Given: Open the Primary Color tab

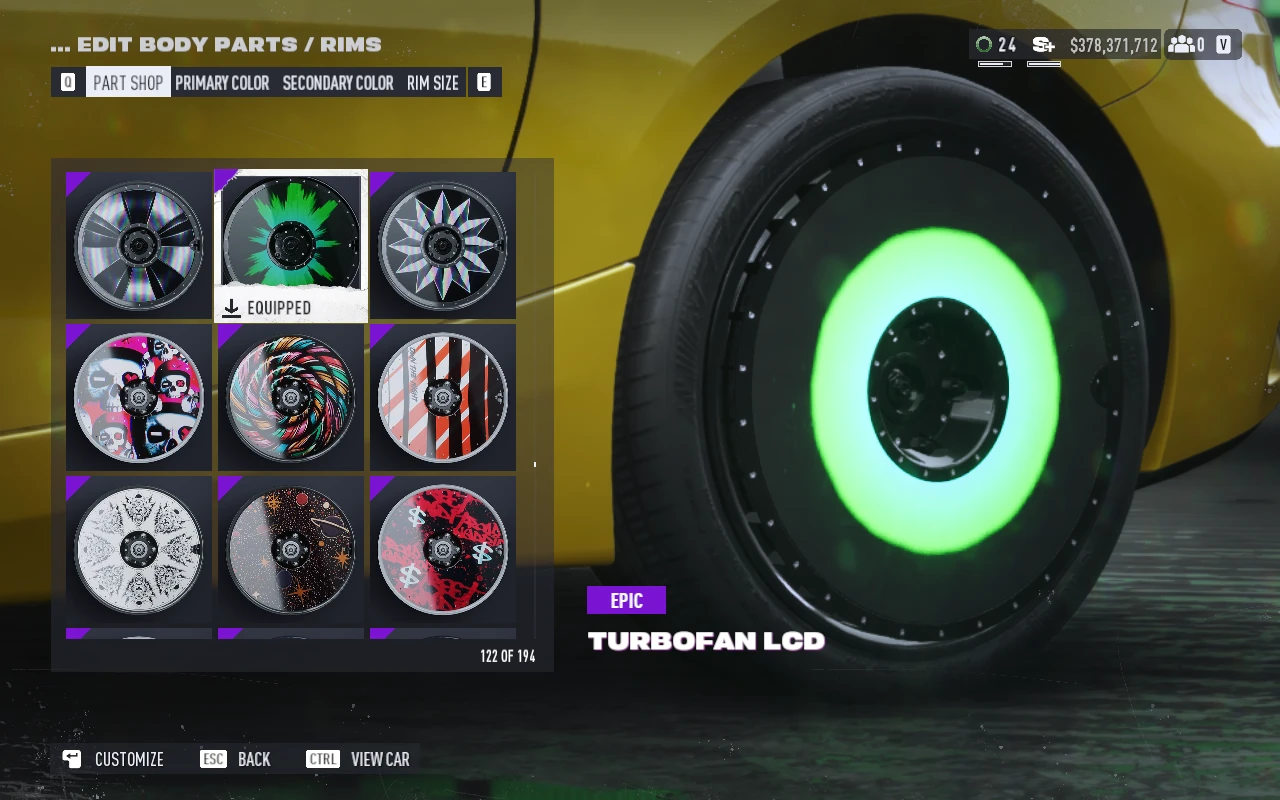Looking at the screenshot, I should coord(222,83).
